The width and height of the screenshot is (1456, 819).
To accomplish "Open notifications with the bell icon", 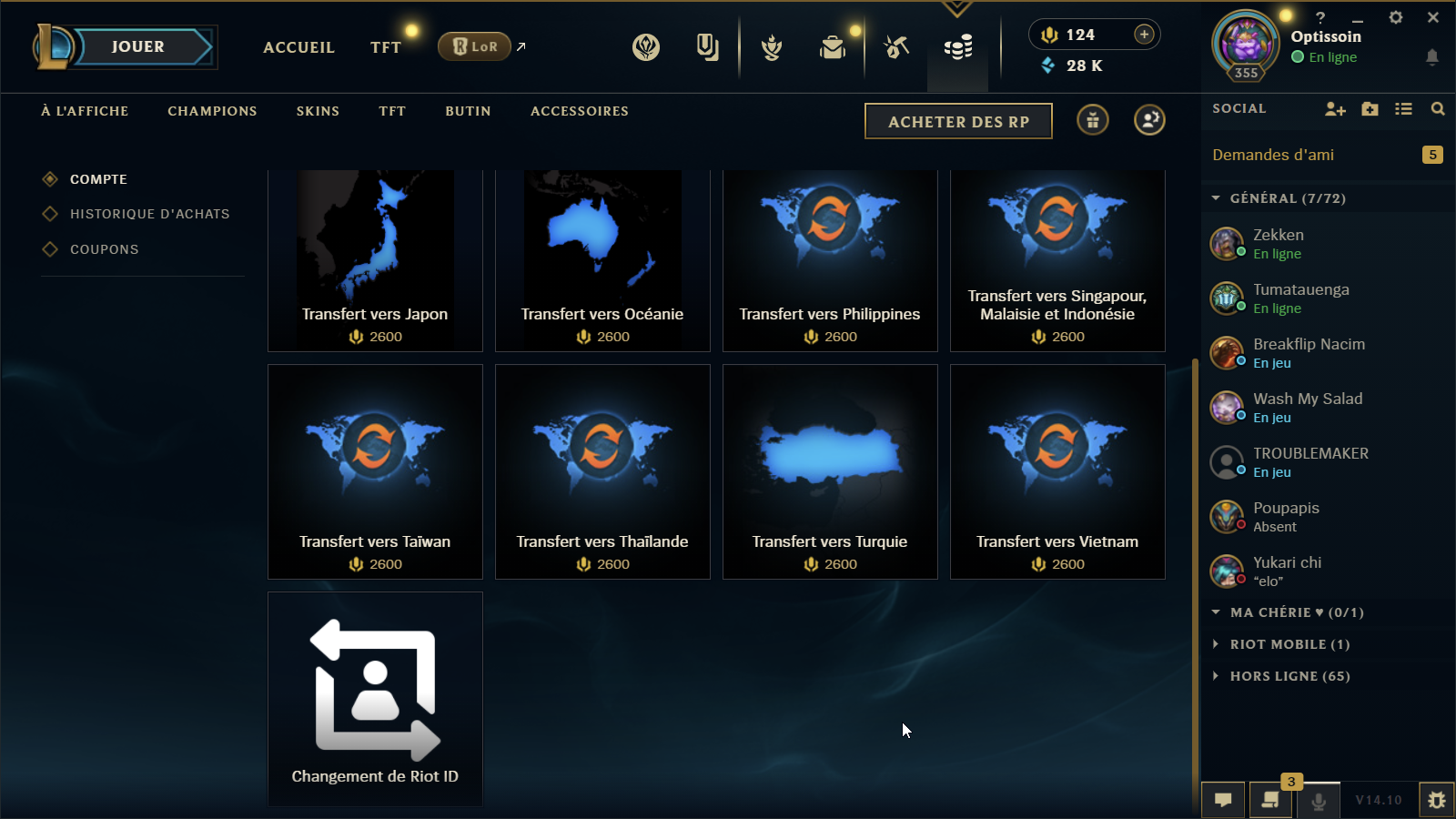I will pyautogui.click(x=1433, y=56).
